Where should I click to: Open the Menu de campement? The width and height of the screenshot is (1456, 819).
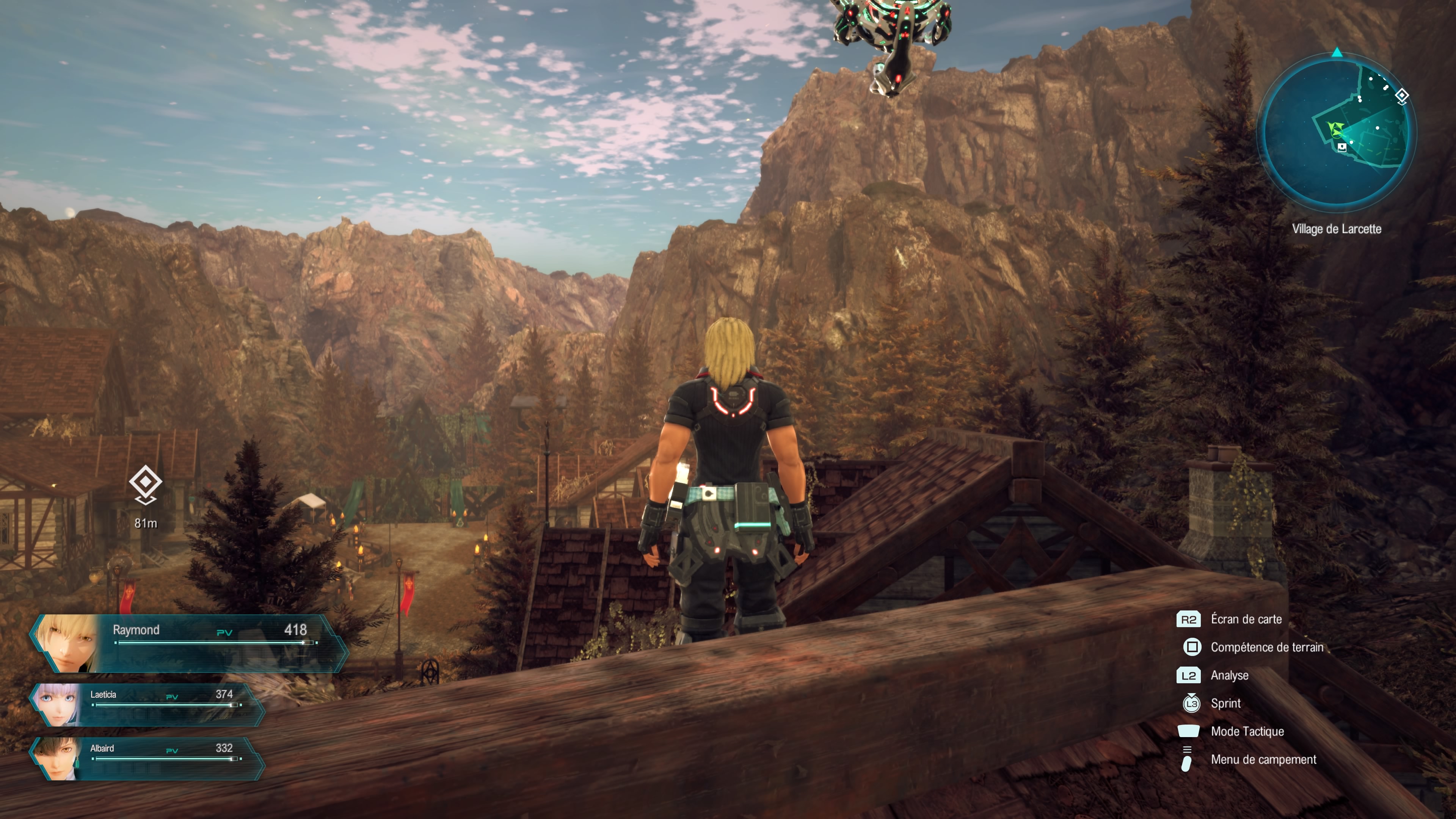[1263, 759]
